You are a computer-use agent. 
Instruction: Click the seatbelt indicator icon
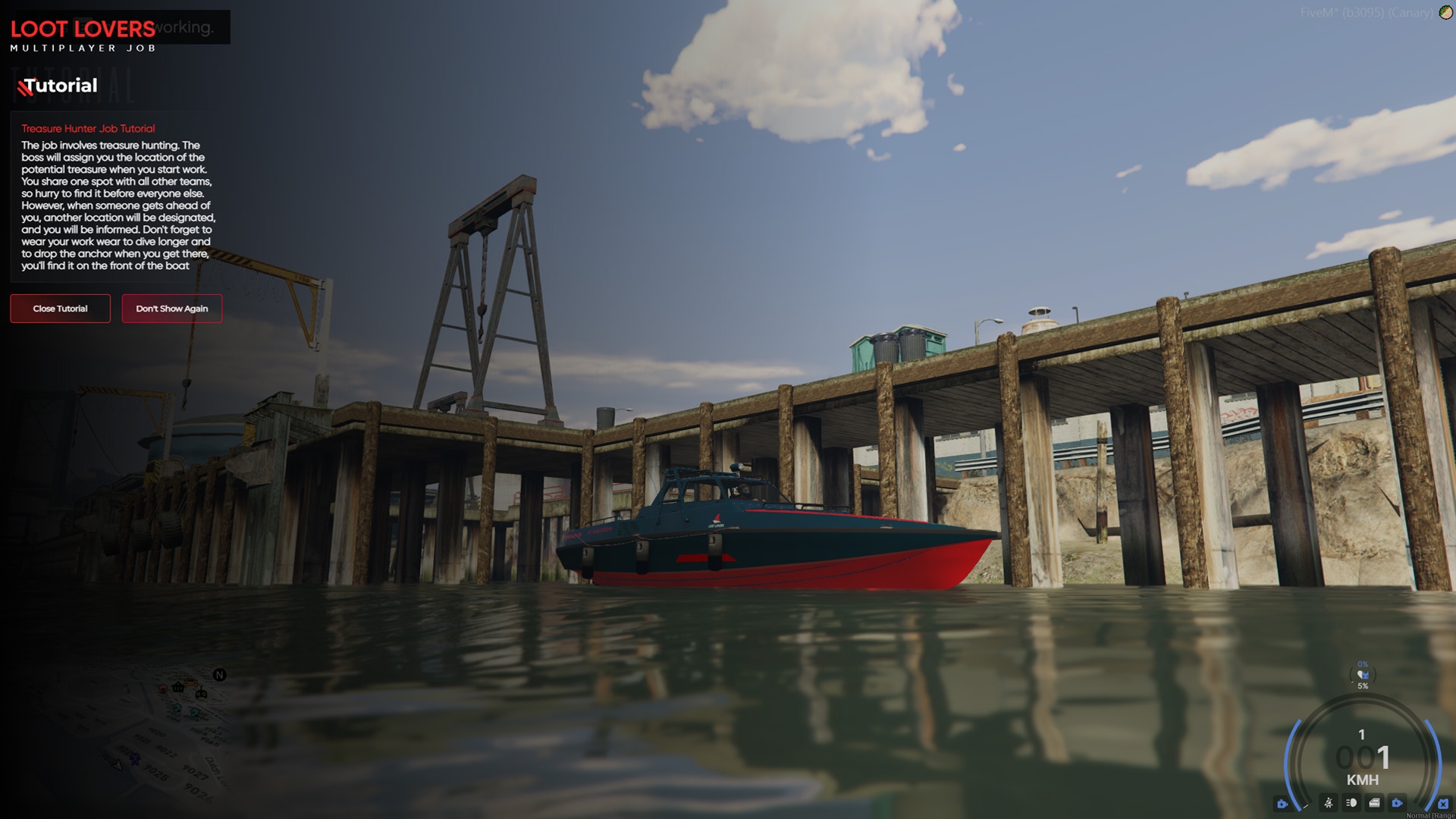coord(1328,802)
